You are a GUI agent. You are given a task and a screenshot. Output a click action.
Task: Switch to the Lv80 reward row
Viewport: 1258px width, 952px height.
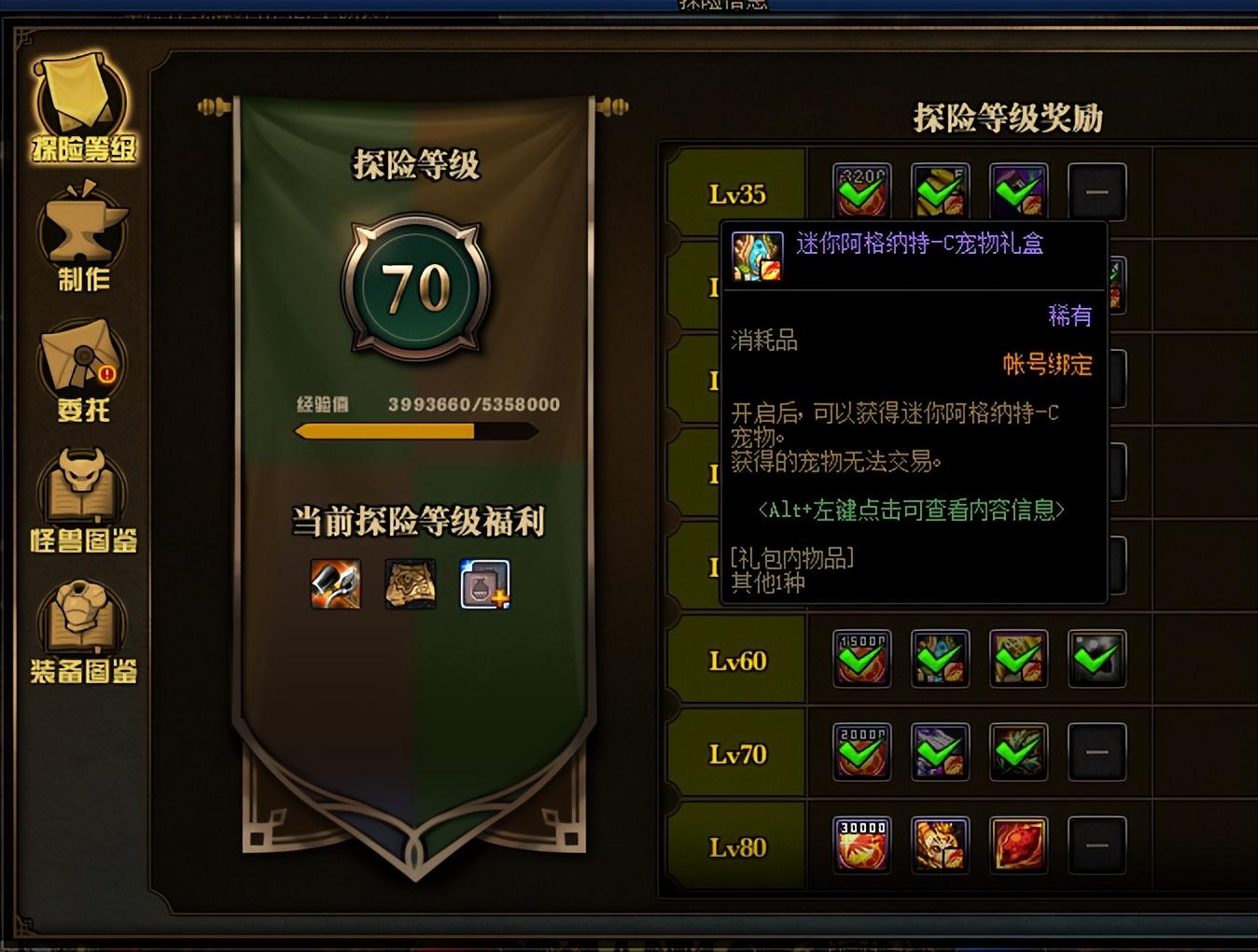736,846
